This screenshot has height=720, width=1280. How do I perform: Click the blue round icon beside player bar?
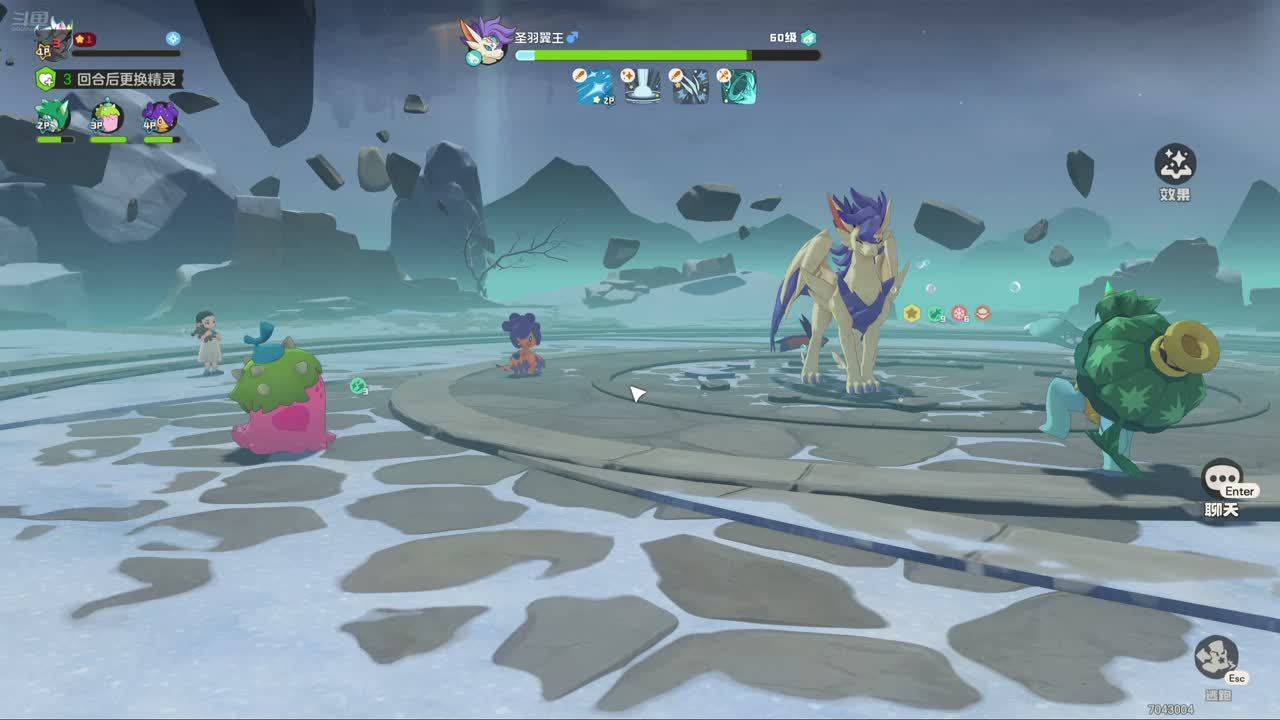[x=173, y=38]
